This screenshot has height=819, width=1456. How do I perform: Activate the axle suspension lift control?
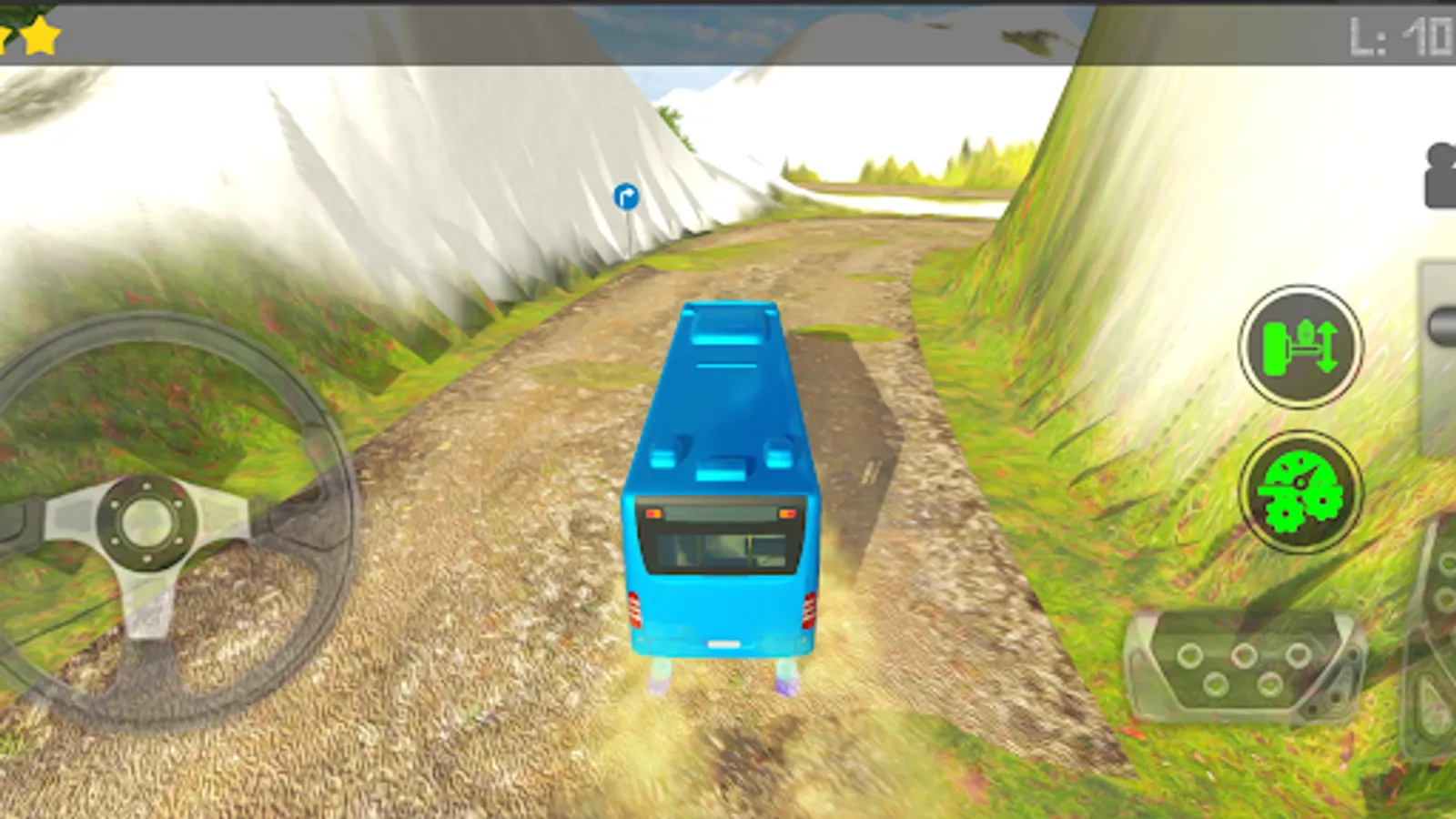[1299, 349]
